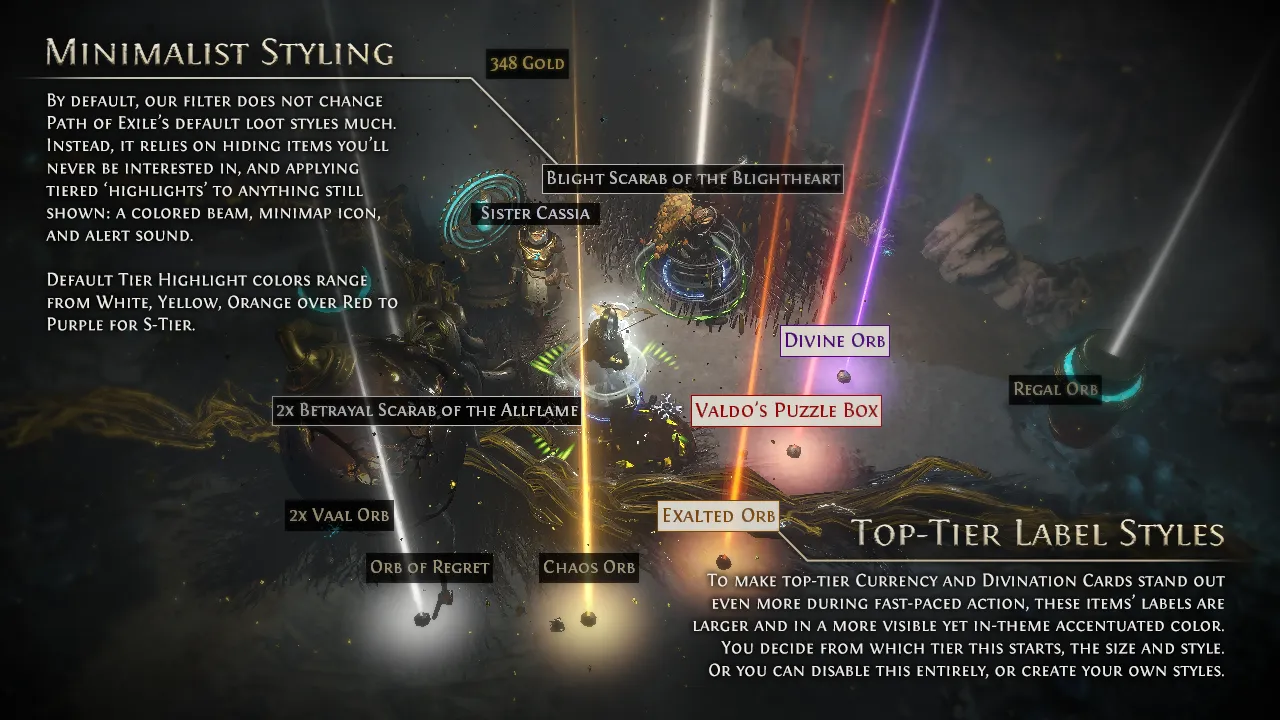
Task: Pick up the Regal Orb label
Action: pyautogui.click(x=1055, y=389)
